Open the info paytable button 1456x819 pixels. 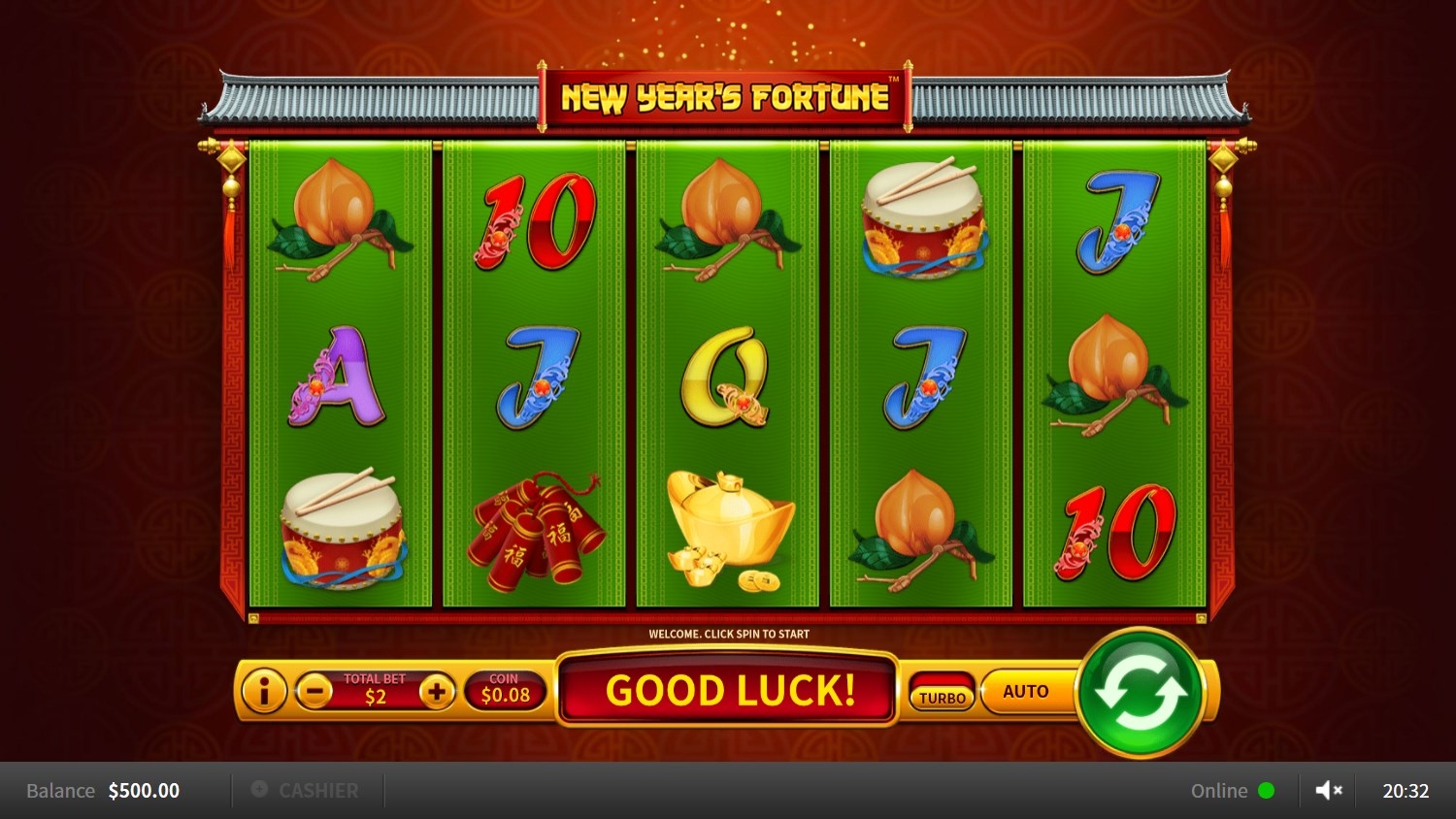point(262,692)
